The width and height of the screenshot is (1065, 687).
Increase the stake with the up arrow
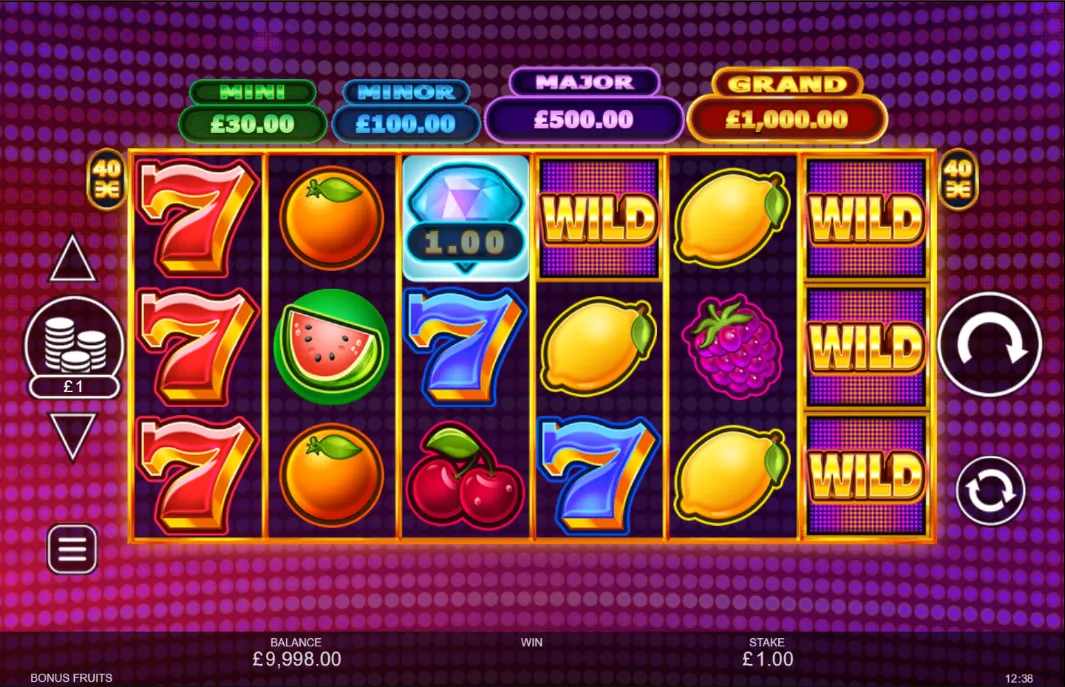[73, 261]
